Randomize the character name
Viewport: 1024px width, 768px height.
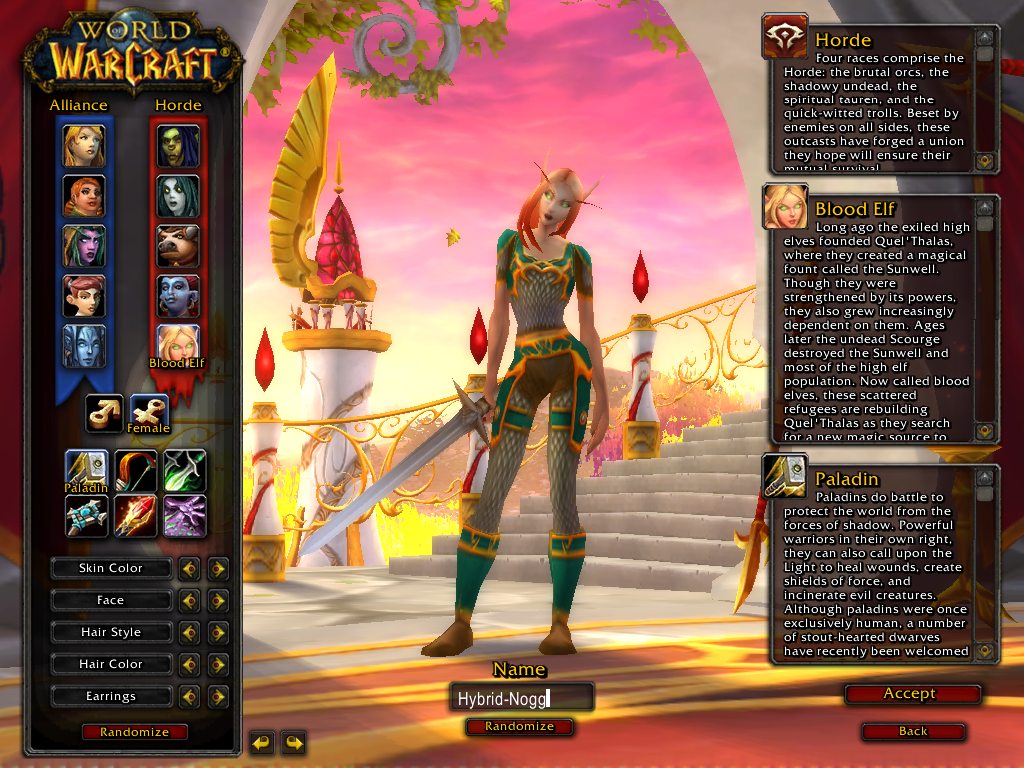point(519,727)
